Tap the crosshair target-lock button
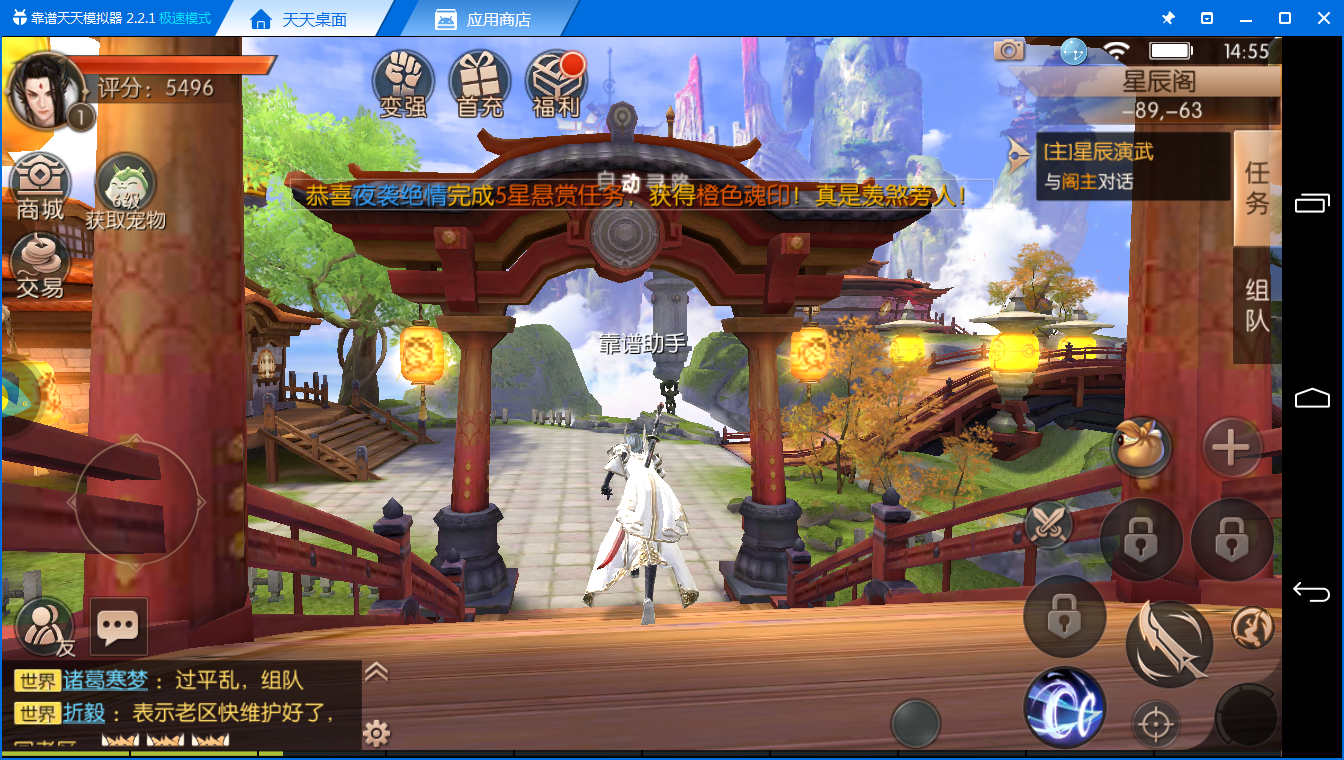 pos(1155,722)
